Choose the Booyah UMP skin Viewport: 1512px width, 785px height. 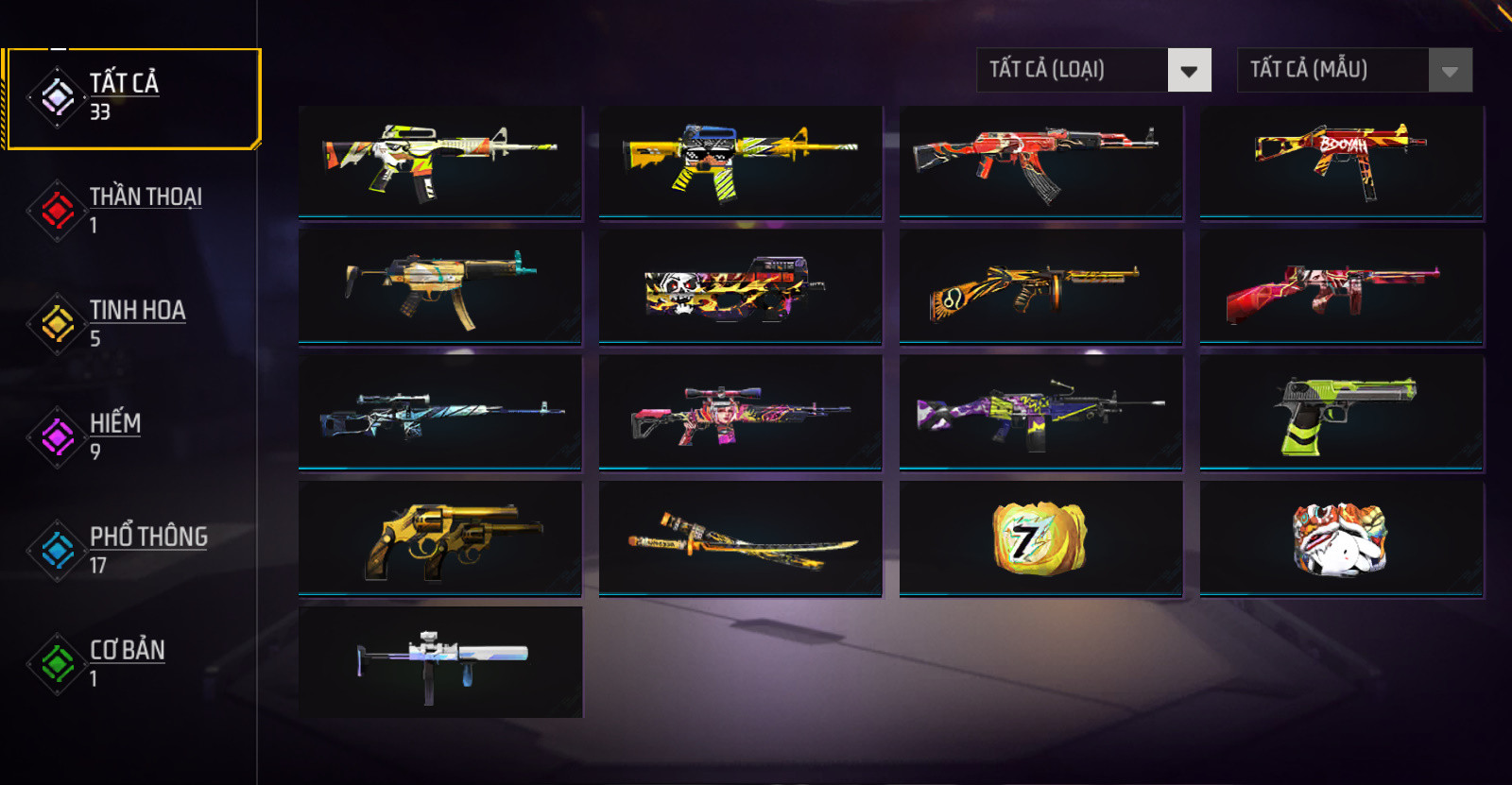coord(1341,162)
